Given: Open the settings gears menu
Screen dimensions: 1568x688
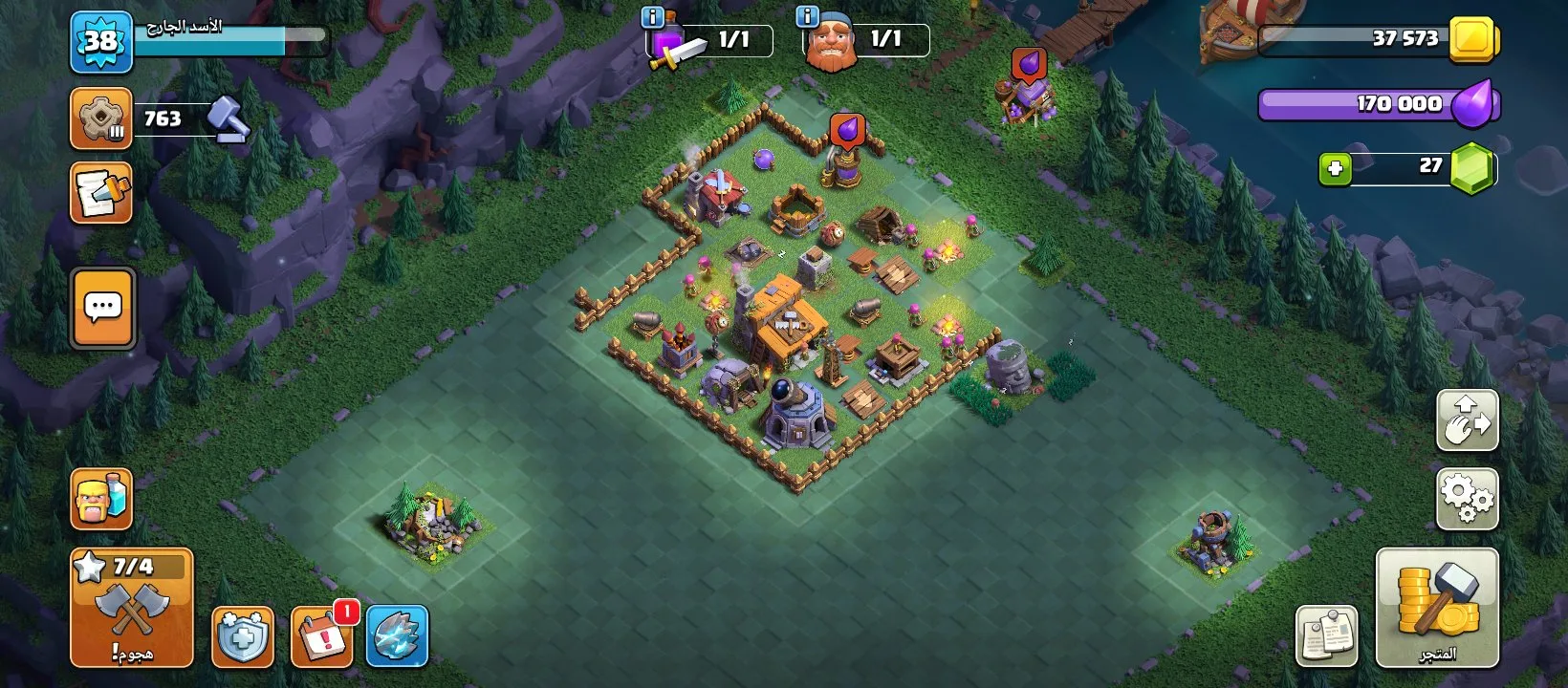Looking at the screenshot, I should (x=1467, y=498).
